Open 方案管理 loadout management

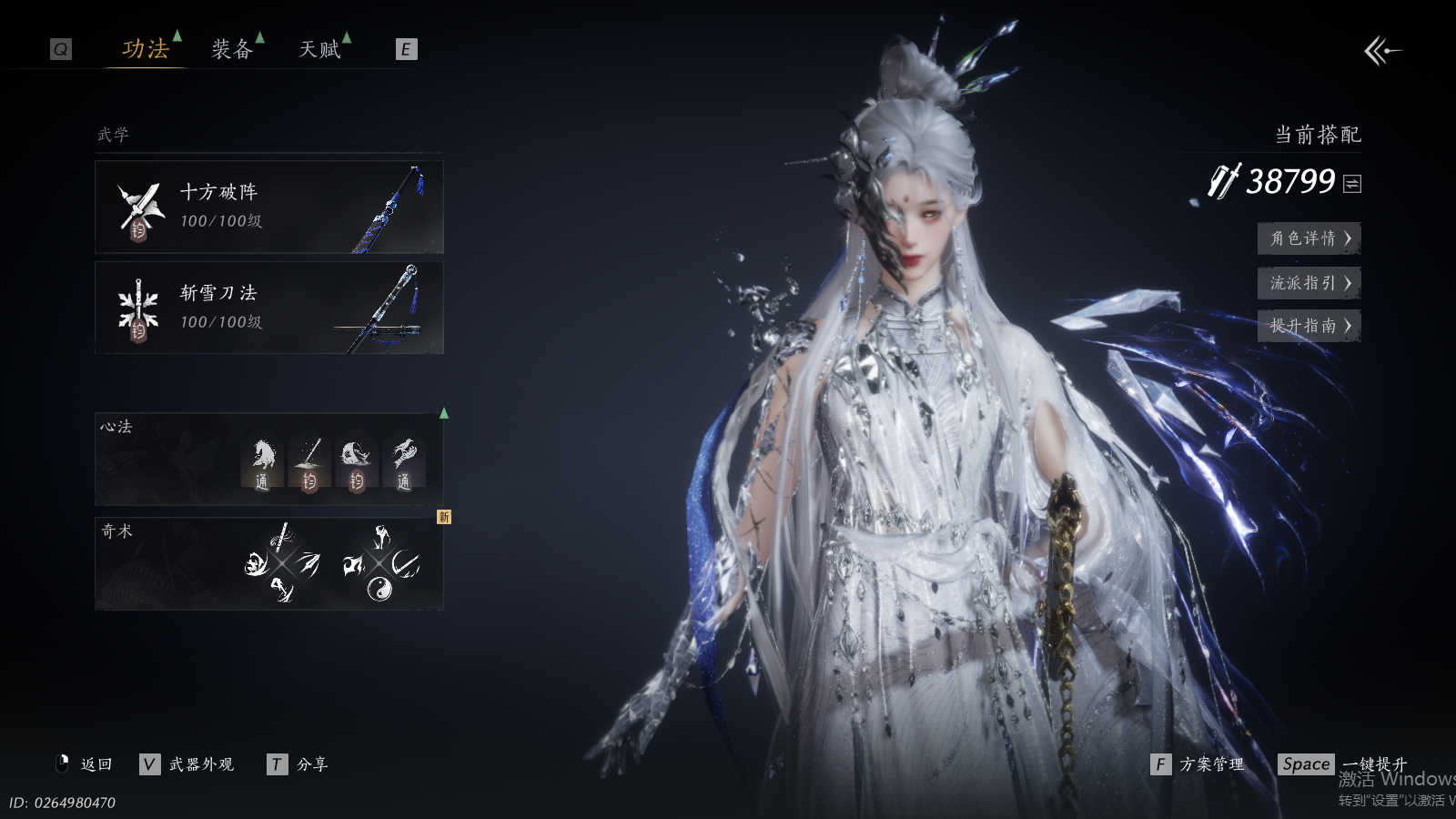click(x=1198, y=764)
